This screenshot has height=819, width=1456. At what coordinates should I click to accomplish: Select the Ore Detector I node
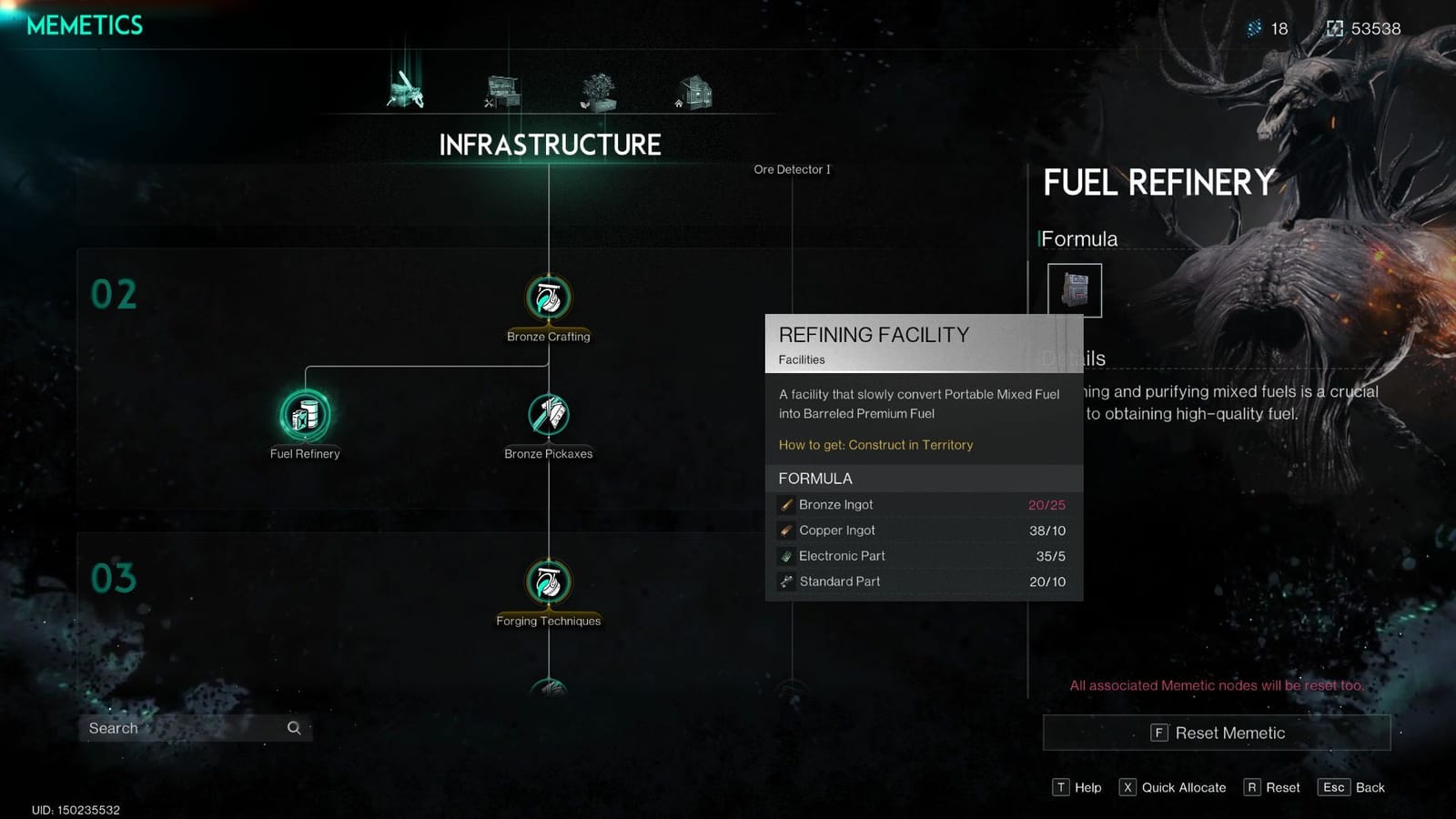coord(793,169)
